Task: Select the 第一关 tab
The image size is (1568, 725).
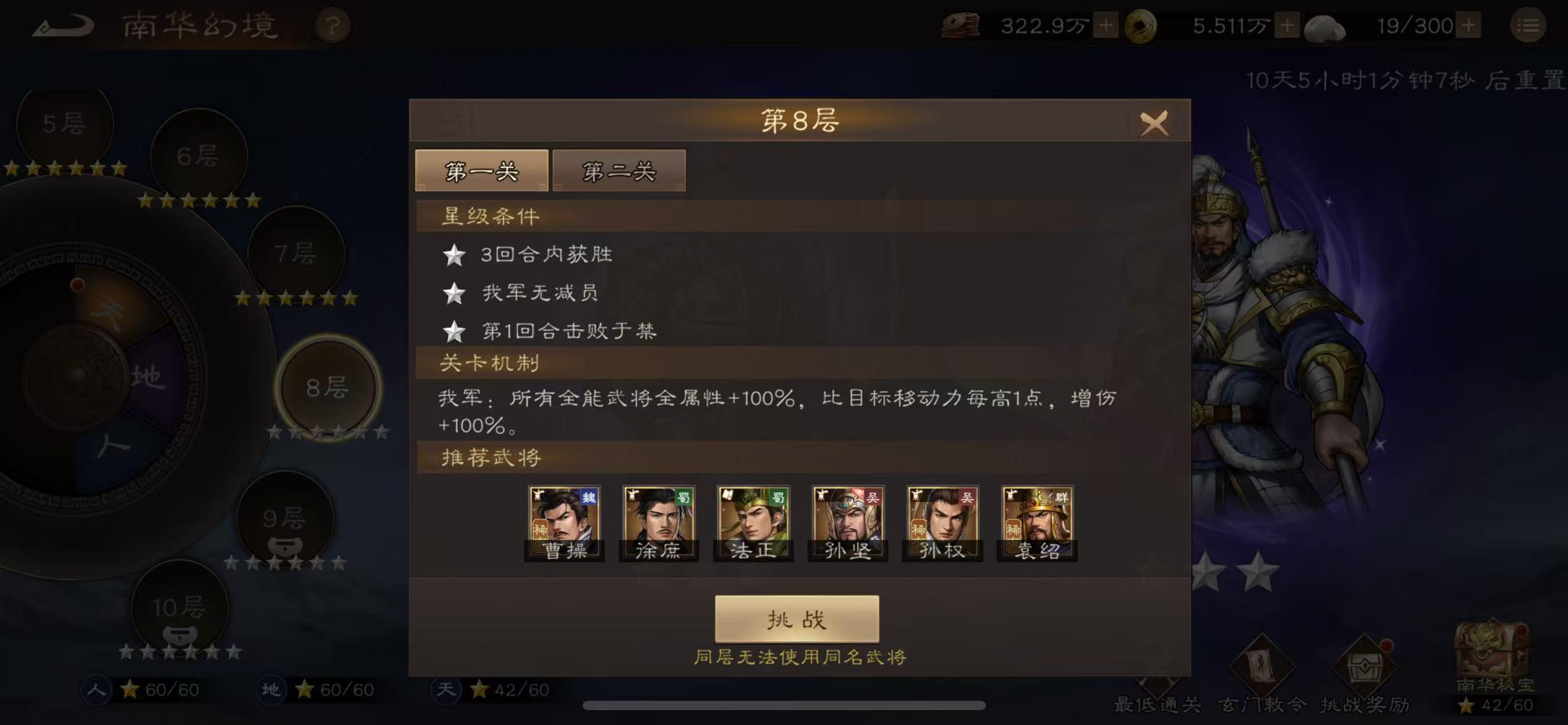Action: [x=482, y=172]
